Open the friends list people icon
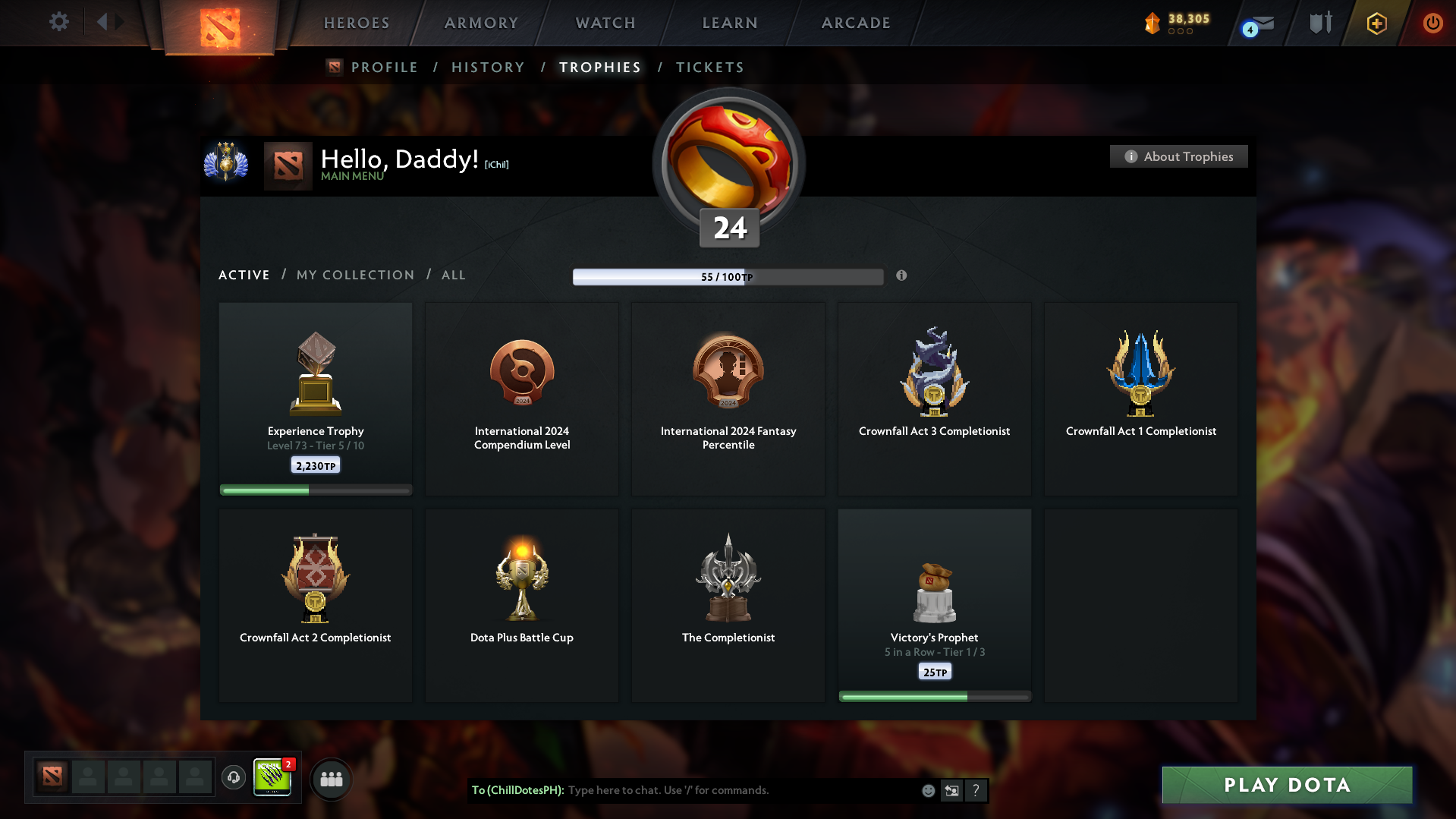1456x819 pixels. click(x=331, y=778)
